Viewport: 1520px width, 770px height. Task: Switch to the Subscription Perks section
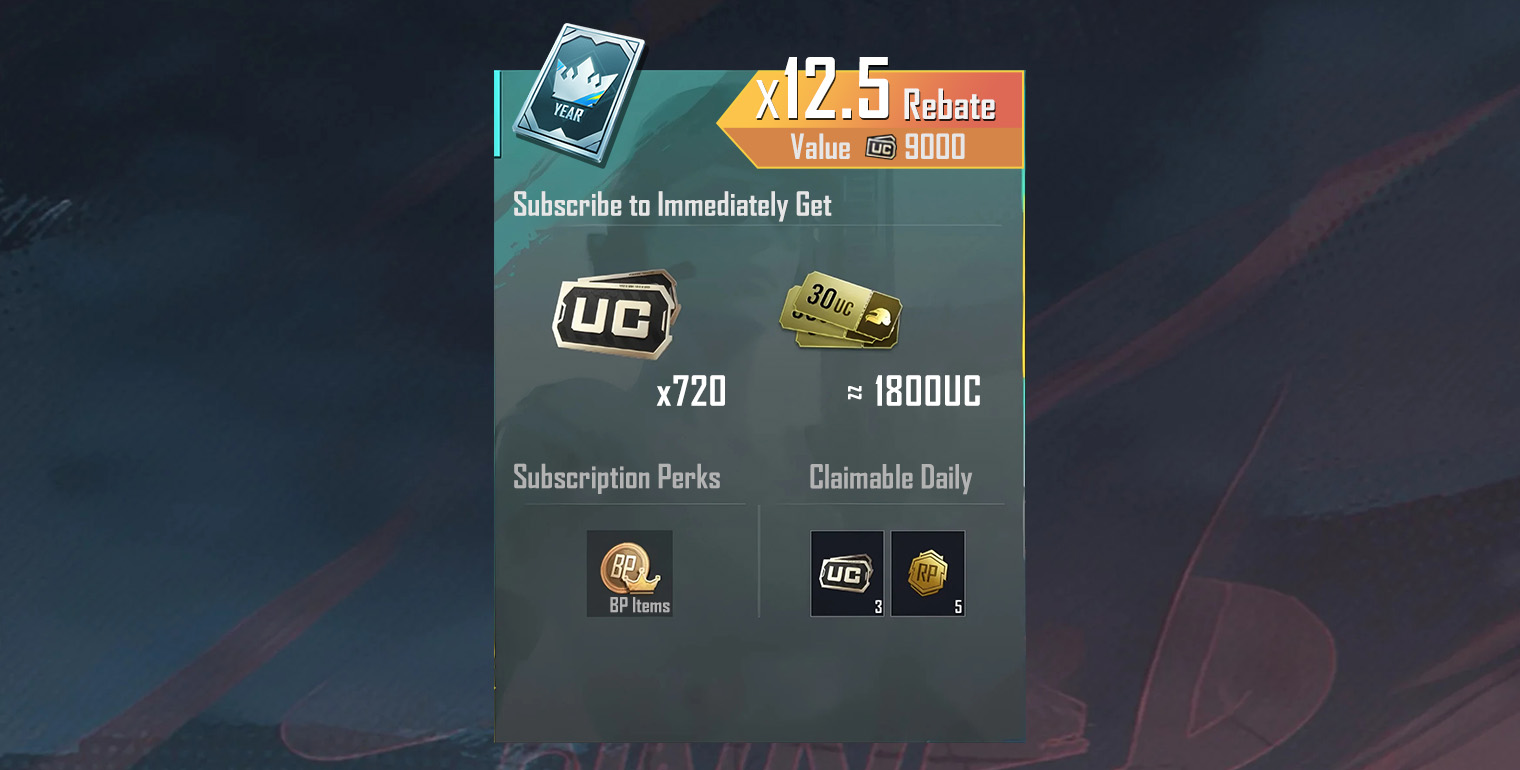click(x=616, y=478)
